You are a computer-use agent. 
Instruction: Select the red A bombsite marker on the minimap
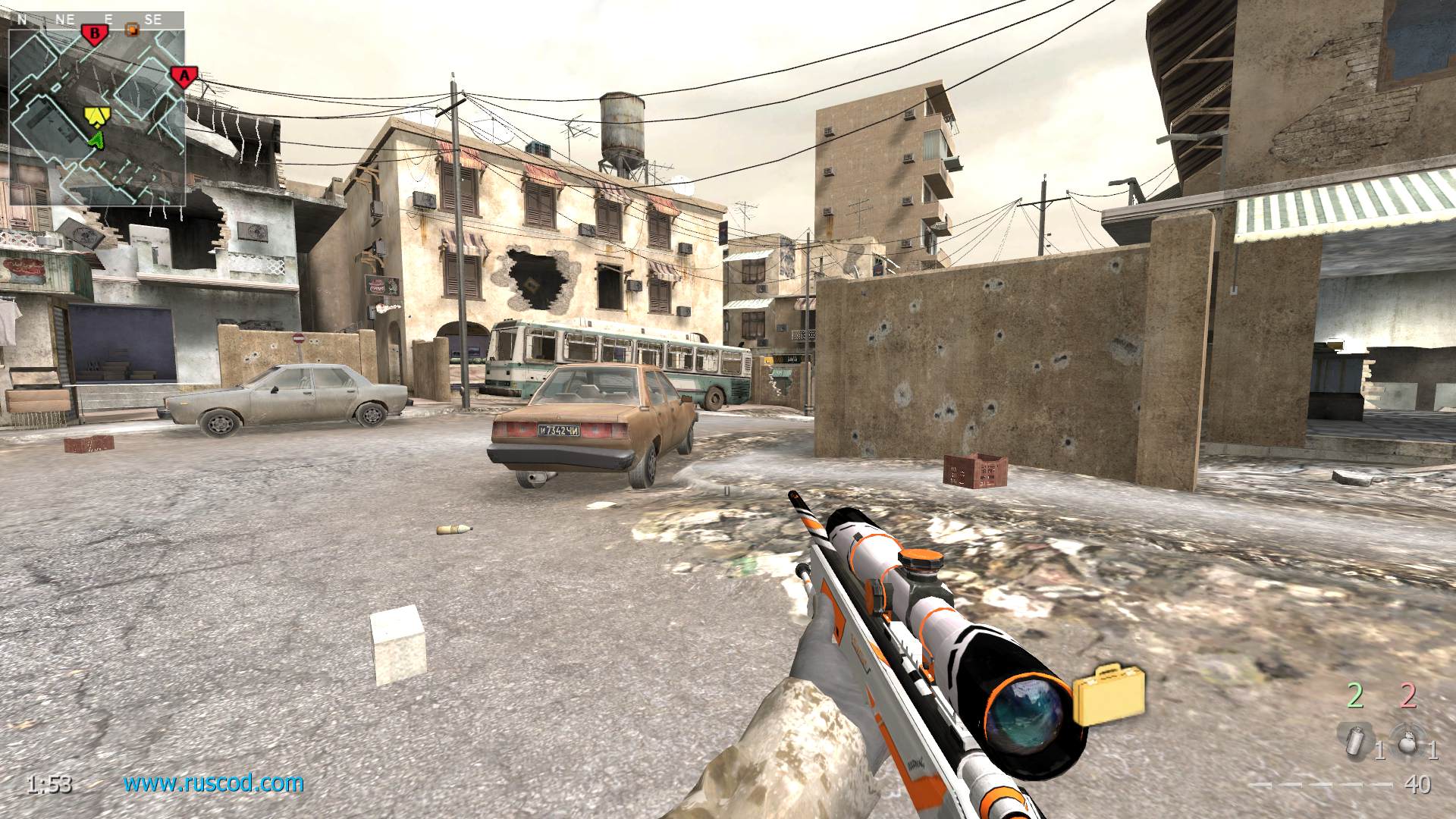(x=183, y=76)
